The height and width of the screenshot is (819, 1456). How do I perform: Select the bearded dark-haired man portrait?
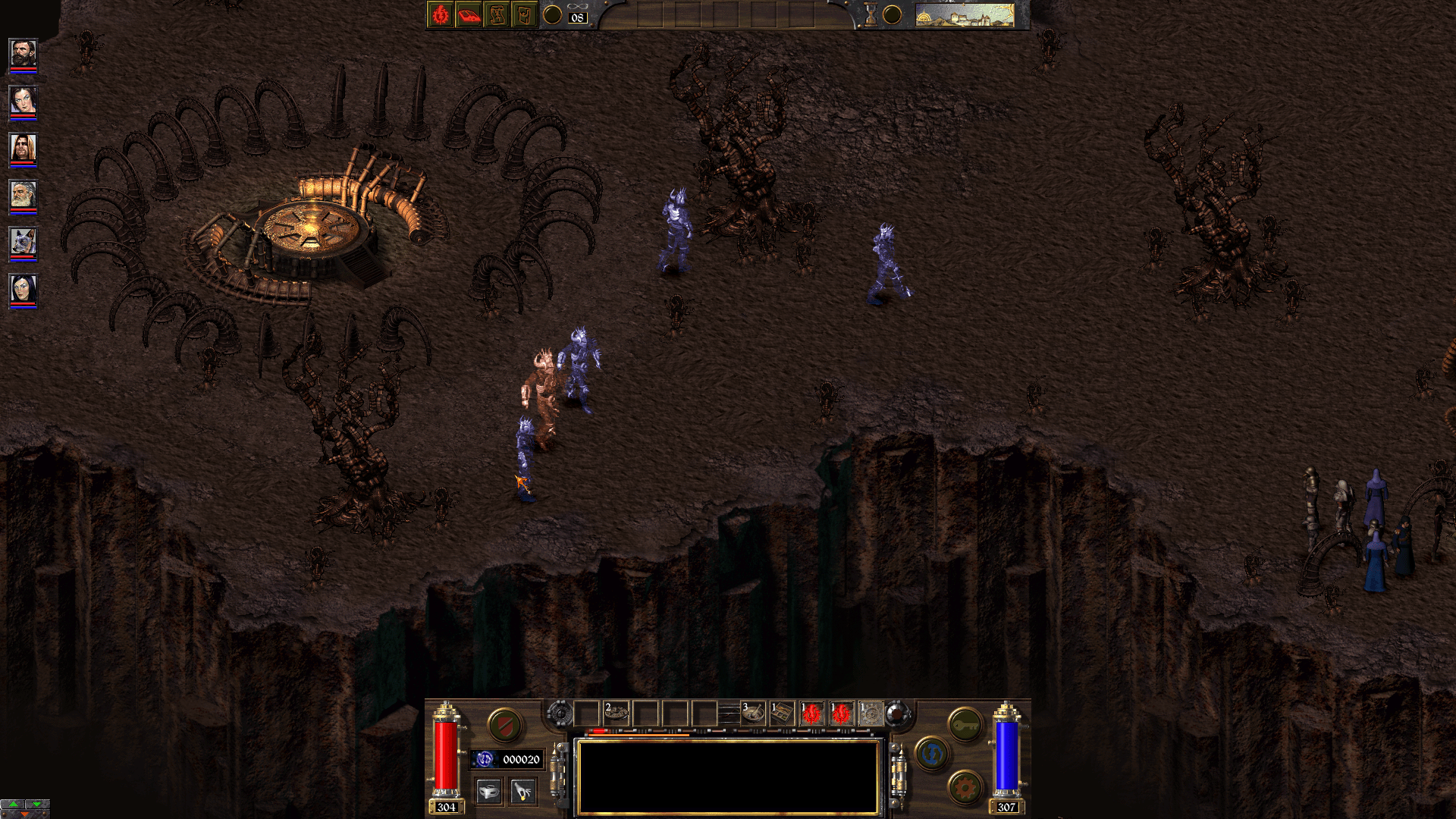(23, 54)
